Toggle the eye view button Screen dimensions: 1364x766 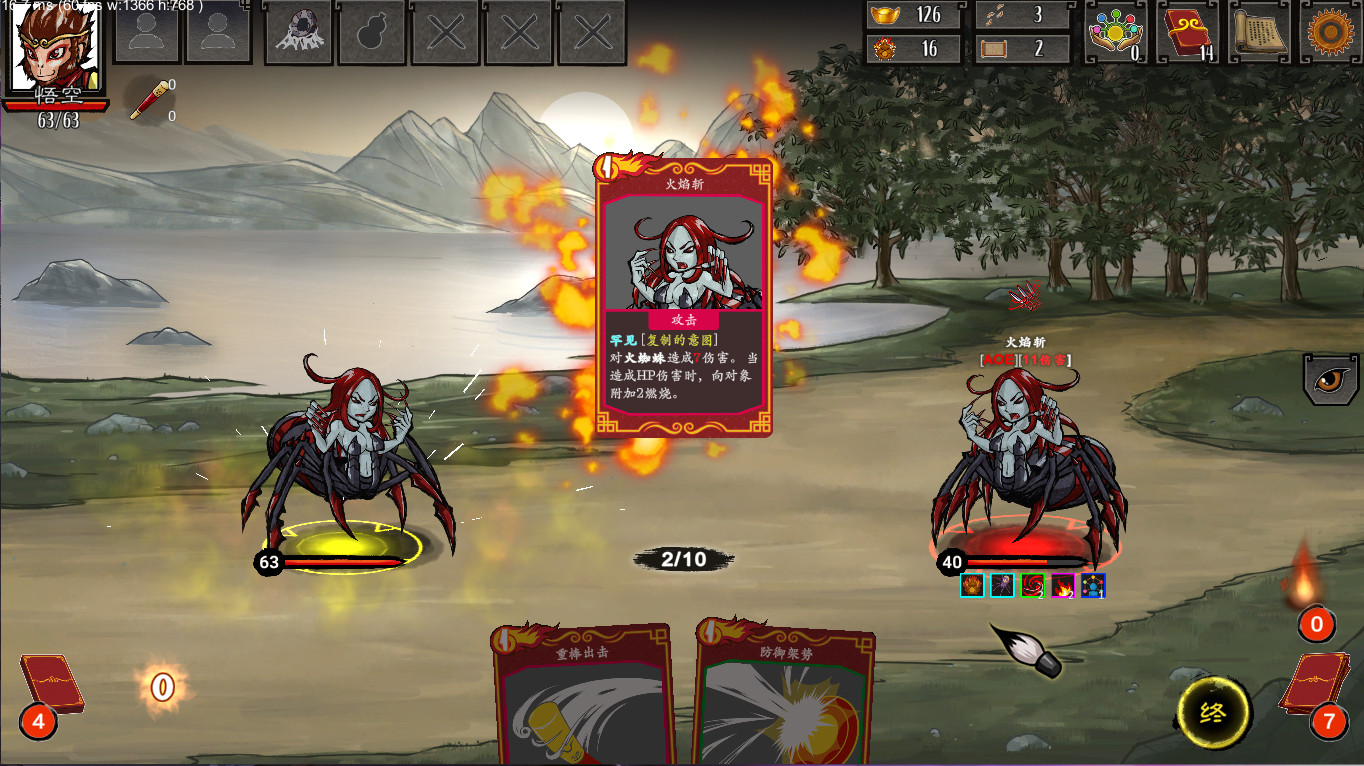pyautogui.click(x=1331, y=378)
